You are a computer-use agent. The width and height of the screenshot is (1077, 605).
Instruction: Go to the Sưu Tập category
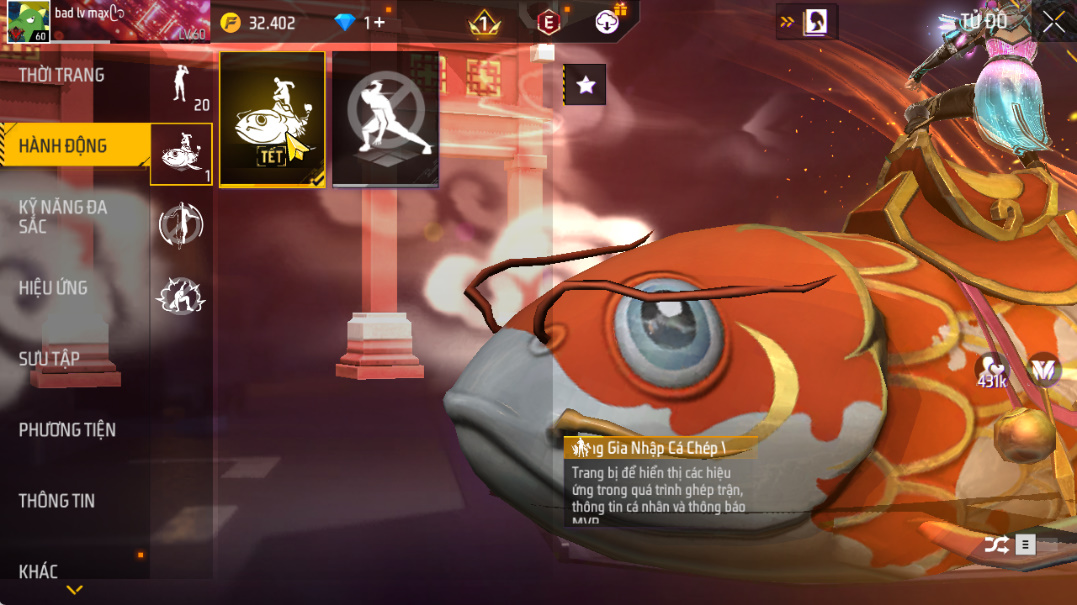pyautogui.click(x=50, y=359)
